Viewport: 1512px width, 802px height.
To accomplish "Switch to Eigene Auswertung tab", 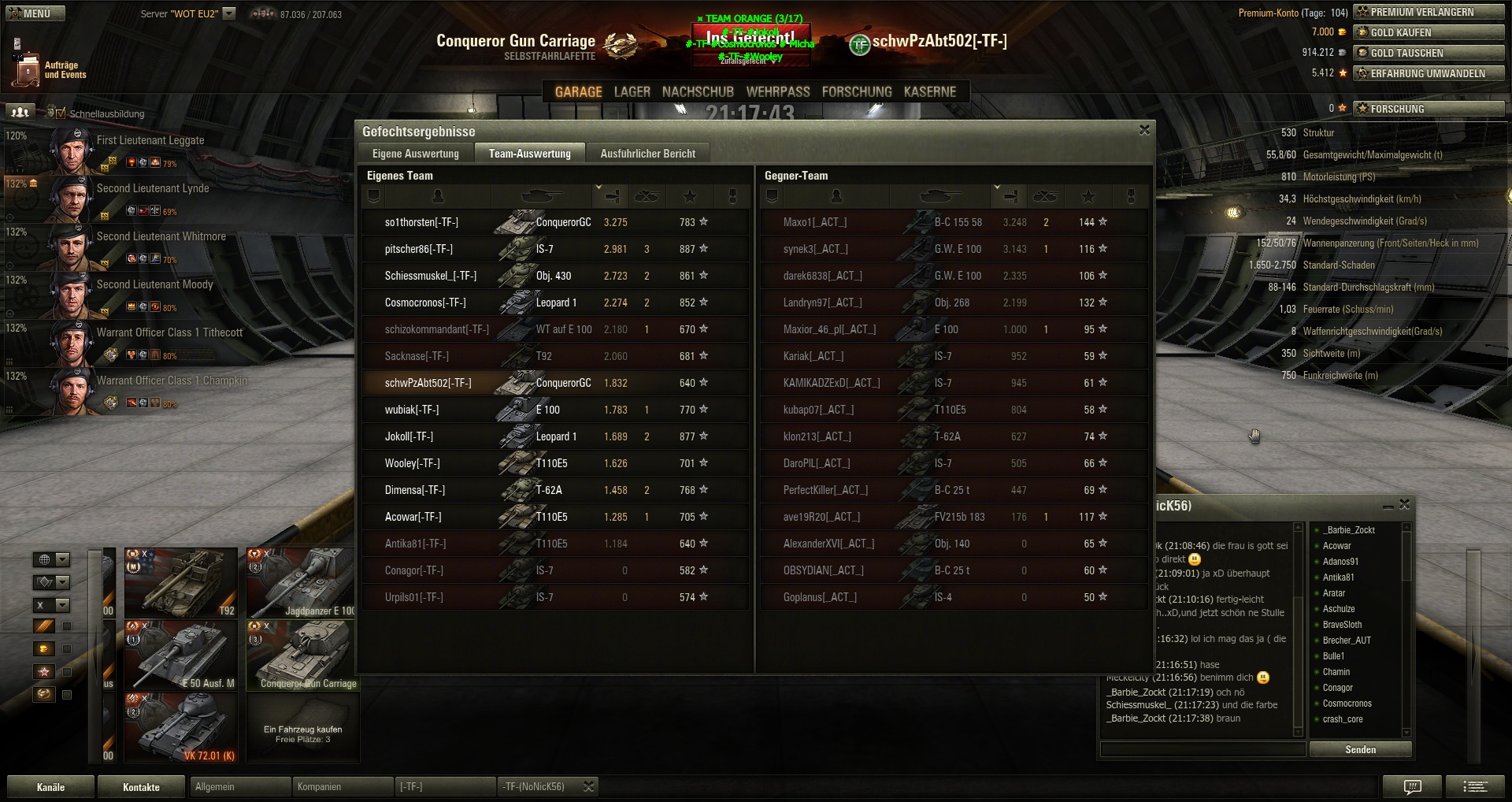I will [415, 154].
